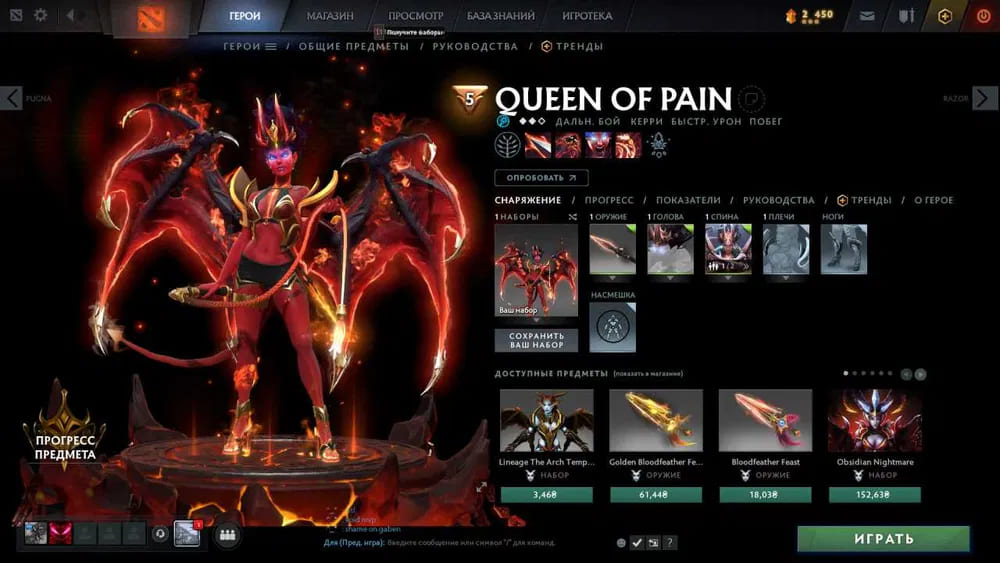Open the taunt slot under Насмешка

pos(612,328)
